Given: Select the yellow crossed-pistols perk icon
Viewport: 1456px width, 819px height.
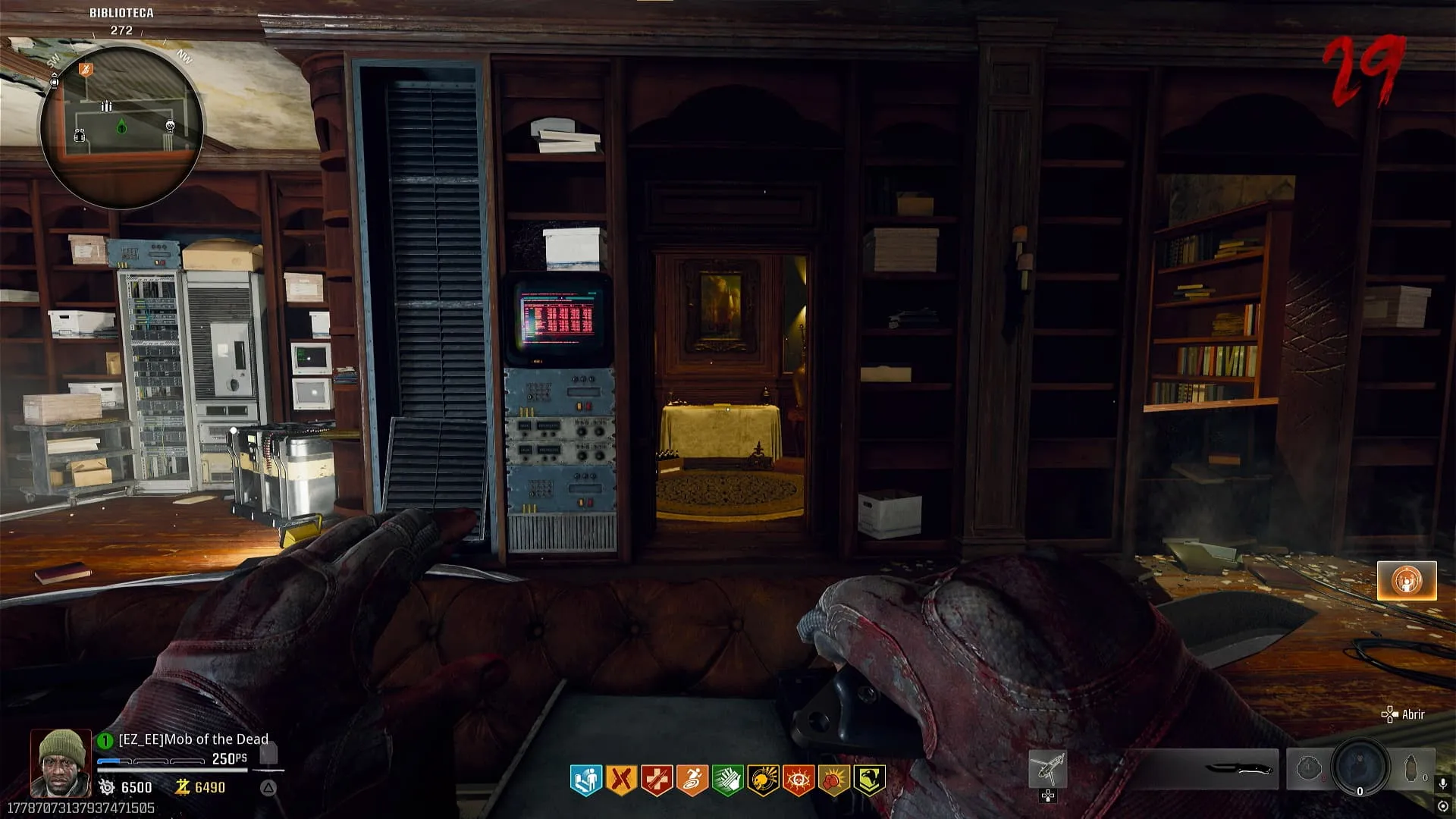Looking at the screenshot, I should (621, 780).
